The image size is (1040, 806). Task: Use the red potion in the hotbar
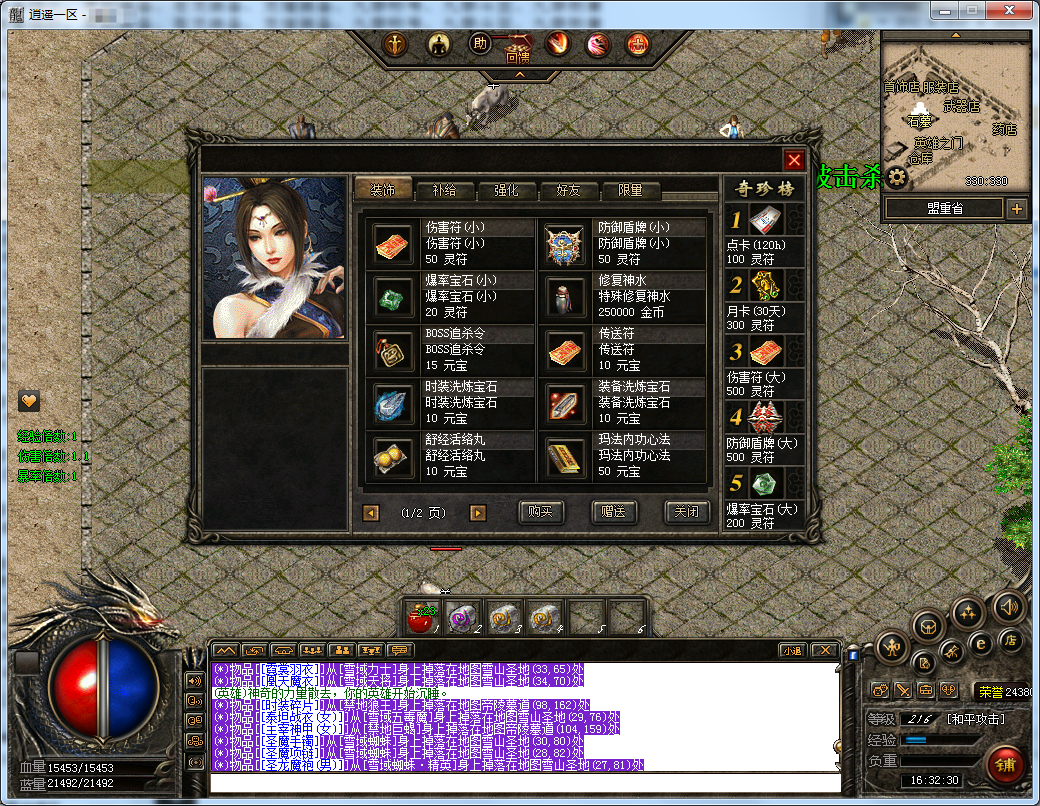[422, 619]
